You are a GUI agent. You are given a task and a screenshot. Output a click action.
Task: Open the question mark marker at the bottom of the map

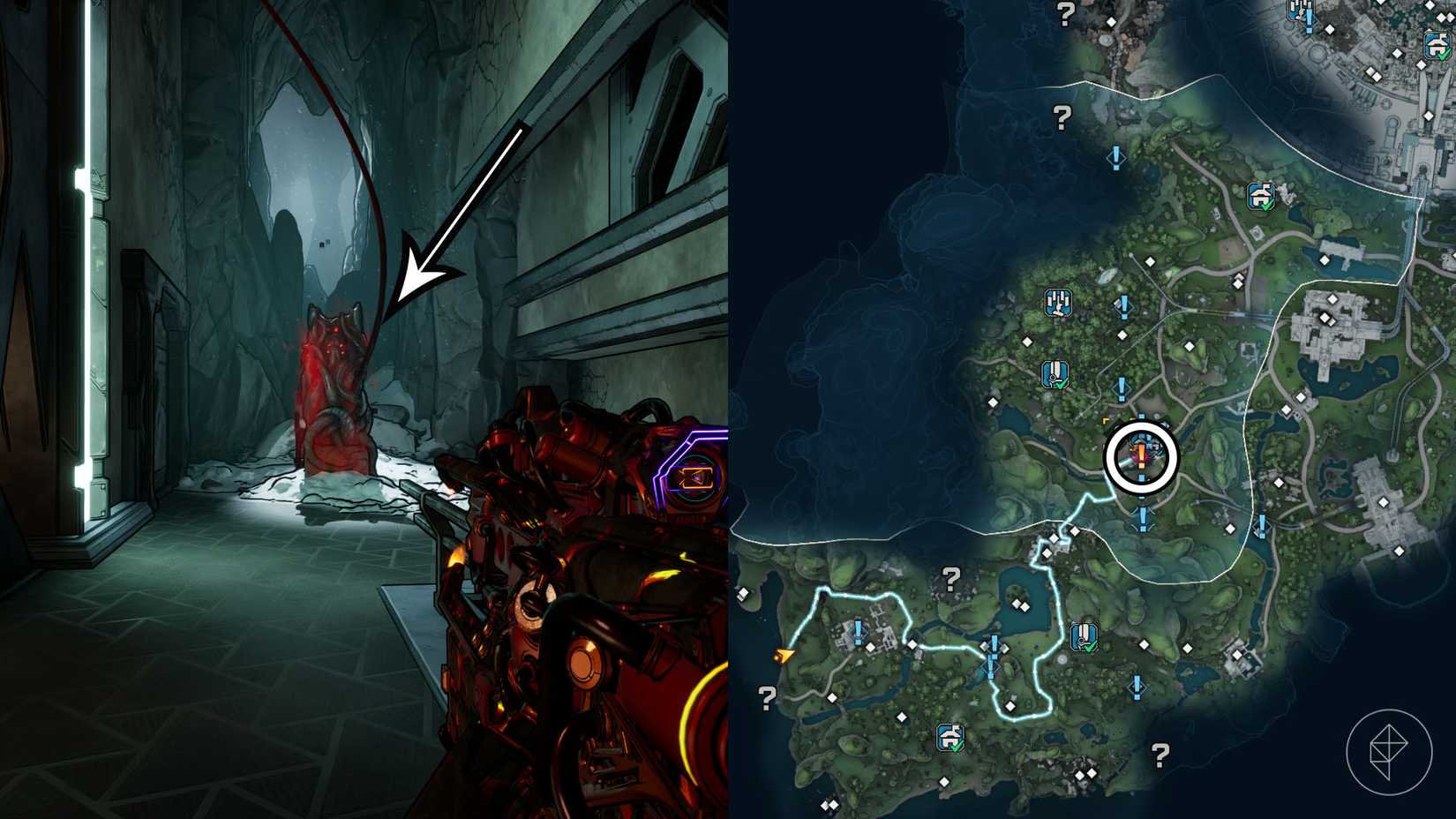[1160, 753]
